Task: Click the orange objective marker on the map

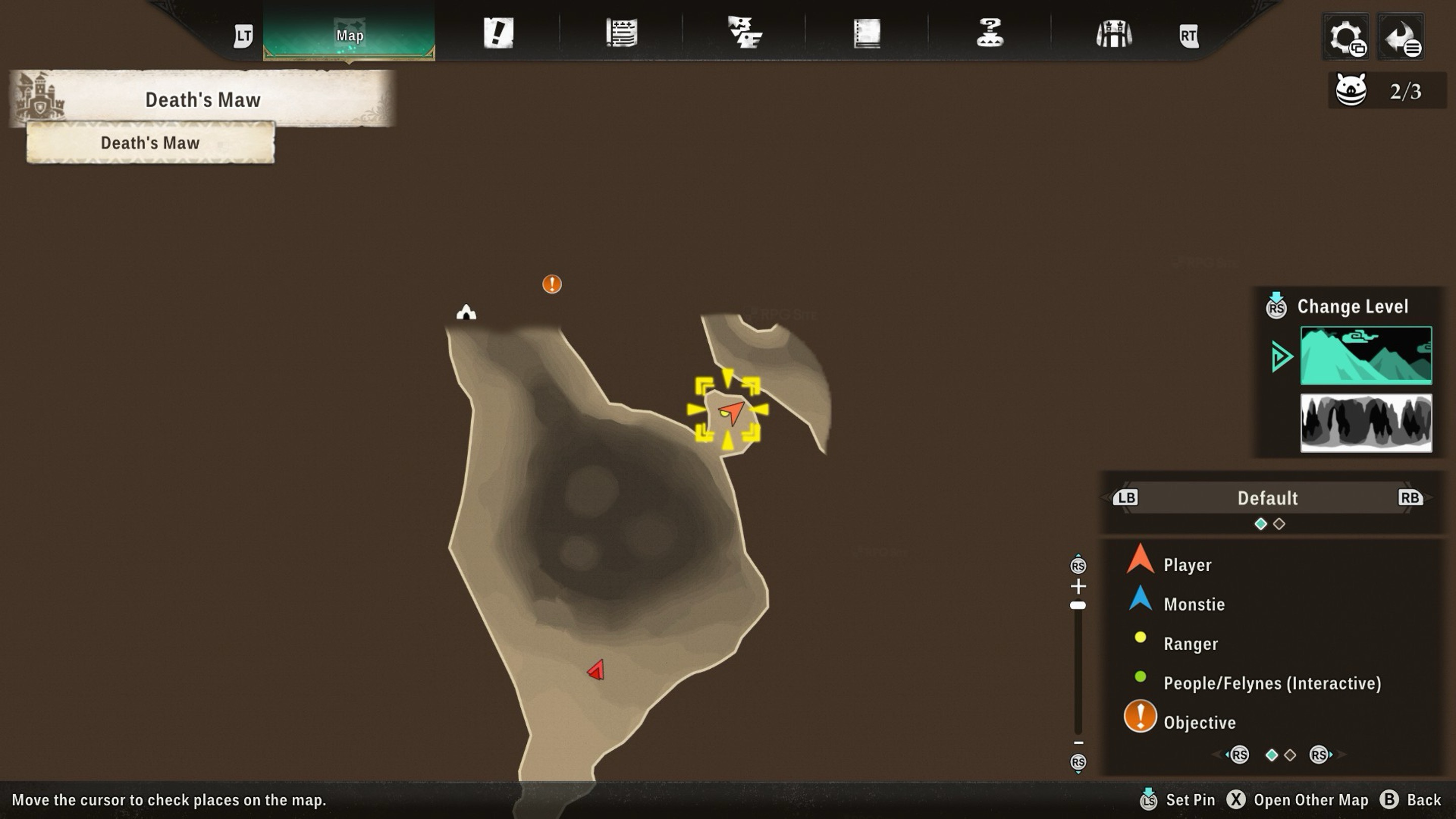Action: 552,284
